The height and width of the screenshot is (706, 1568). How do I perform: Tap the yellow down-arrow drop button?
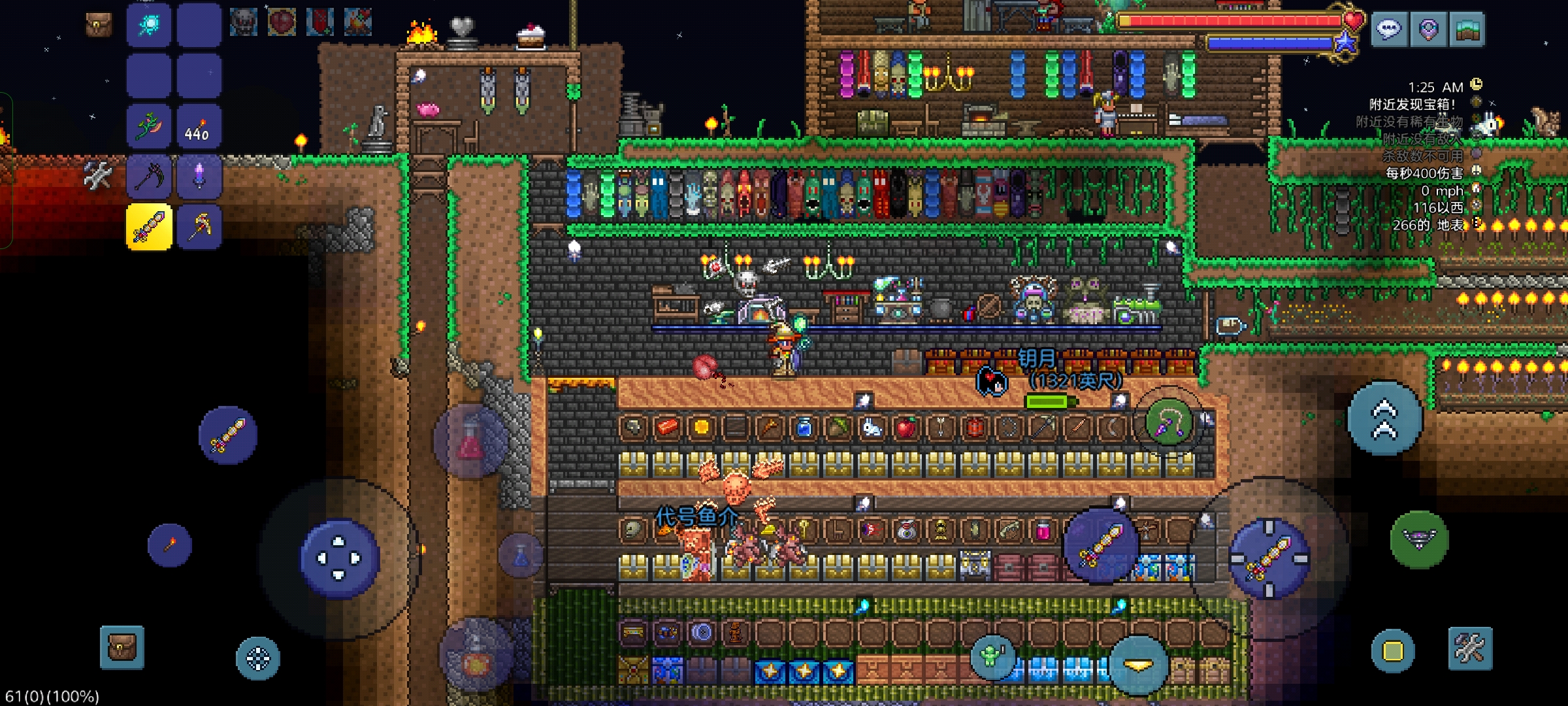(1138, 665)
